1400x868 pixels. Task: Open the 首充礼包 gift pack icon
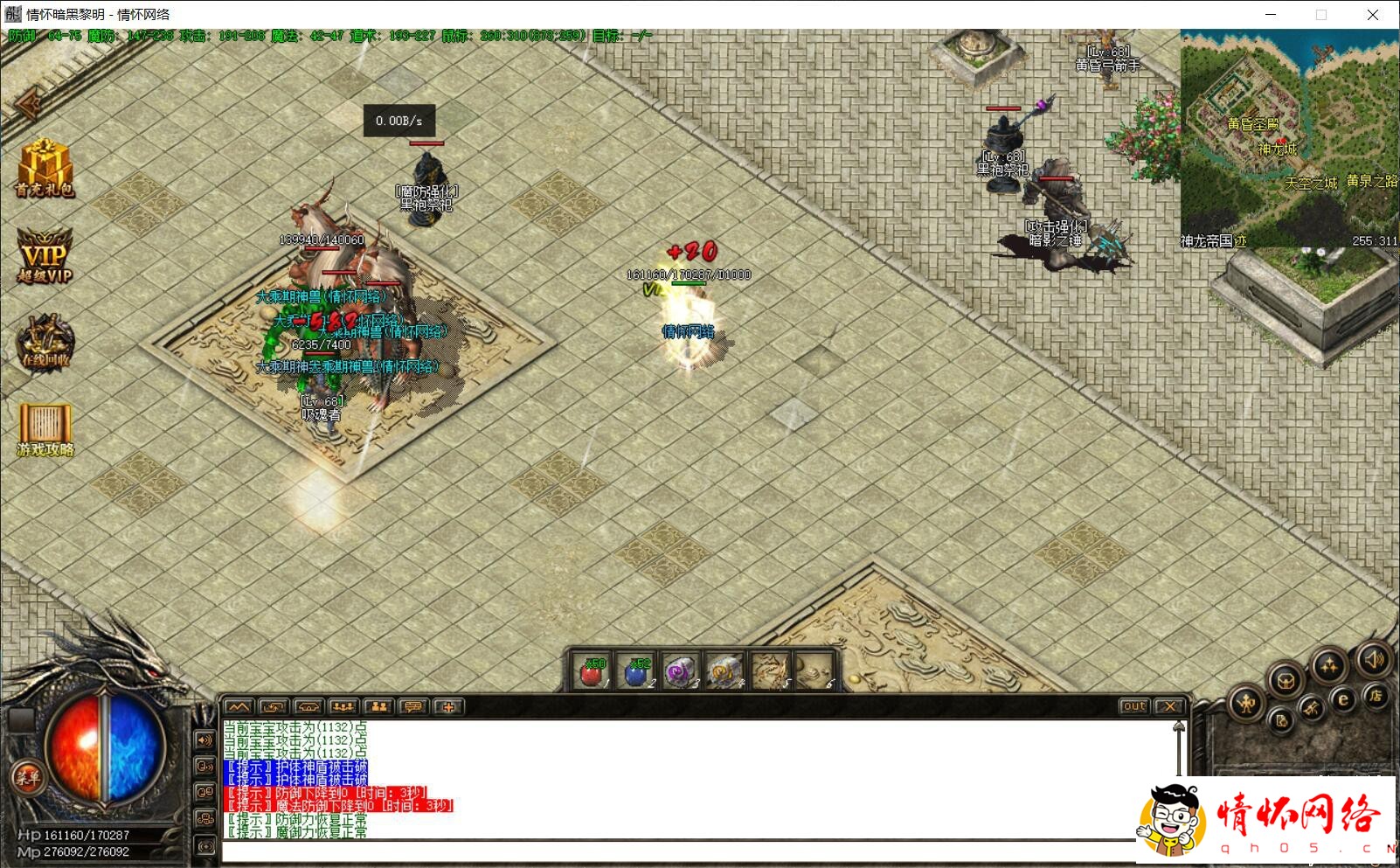[45, 167]
